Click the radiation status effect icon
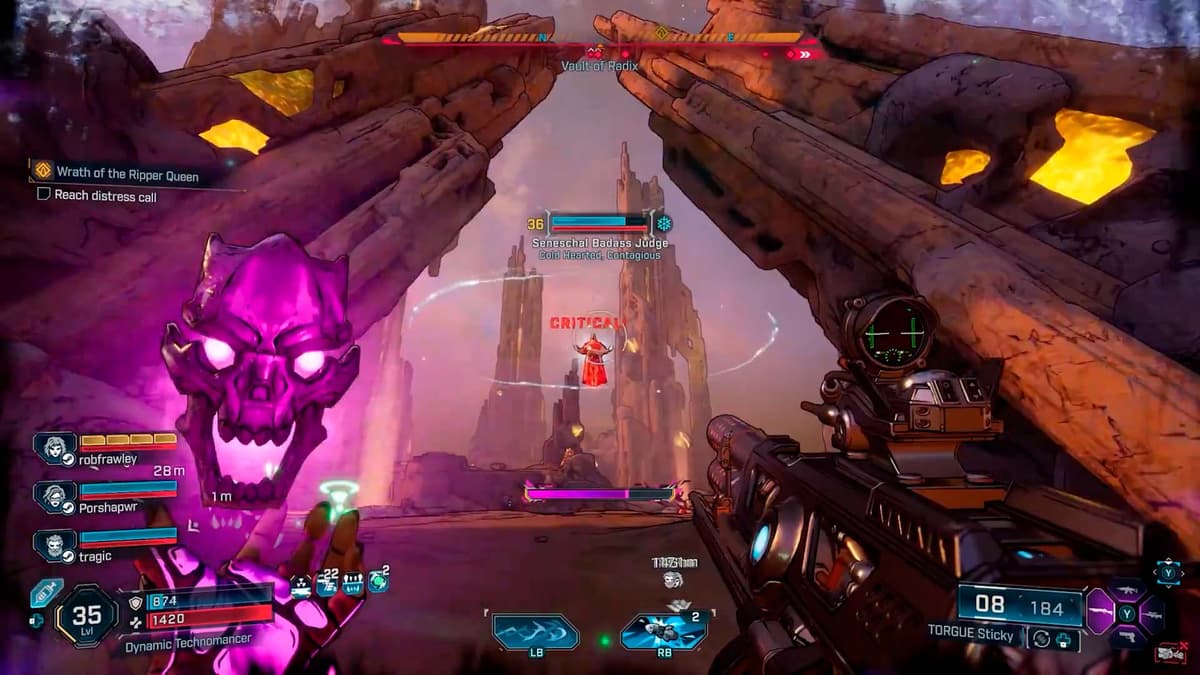Viewport: 1200px width, 675px height. 302,584
